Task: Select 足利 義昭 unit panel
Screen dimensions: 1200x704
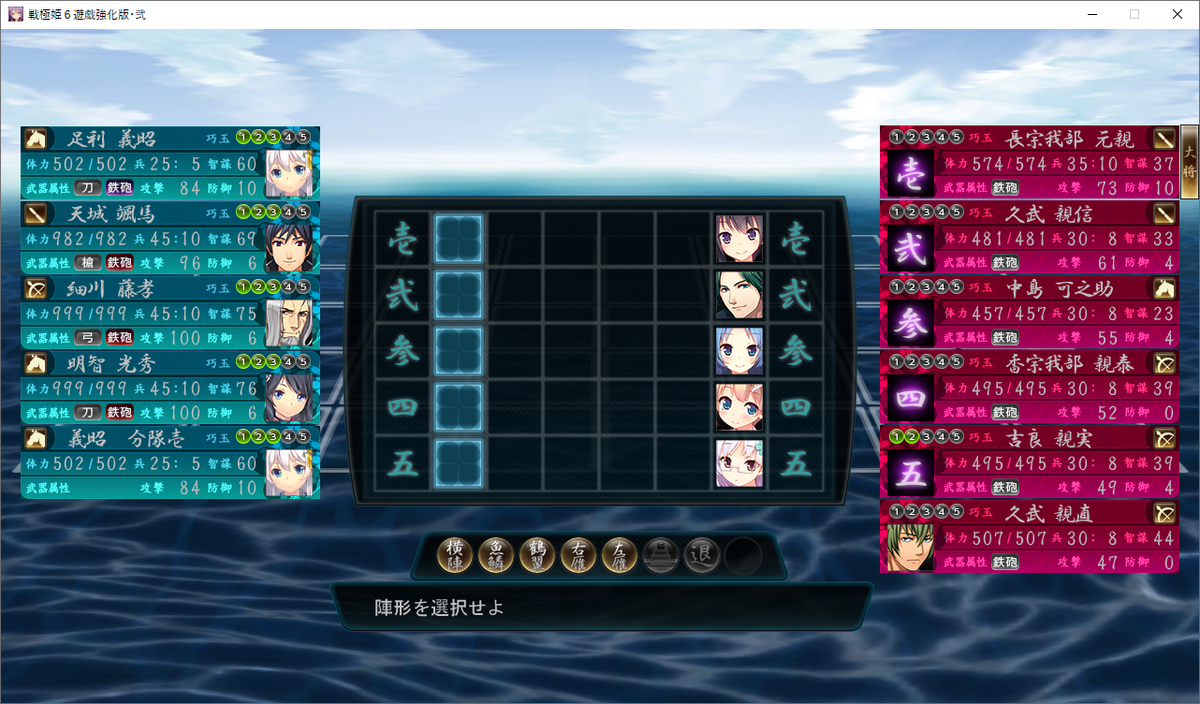Action: [170, 162]
